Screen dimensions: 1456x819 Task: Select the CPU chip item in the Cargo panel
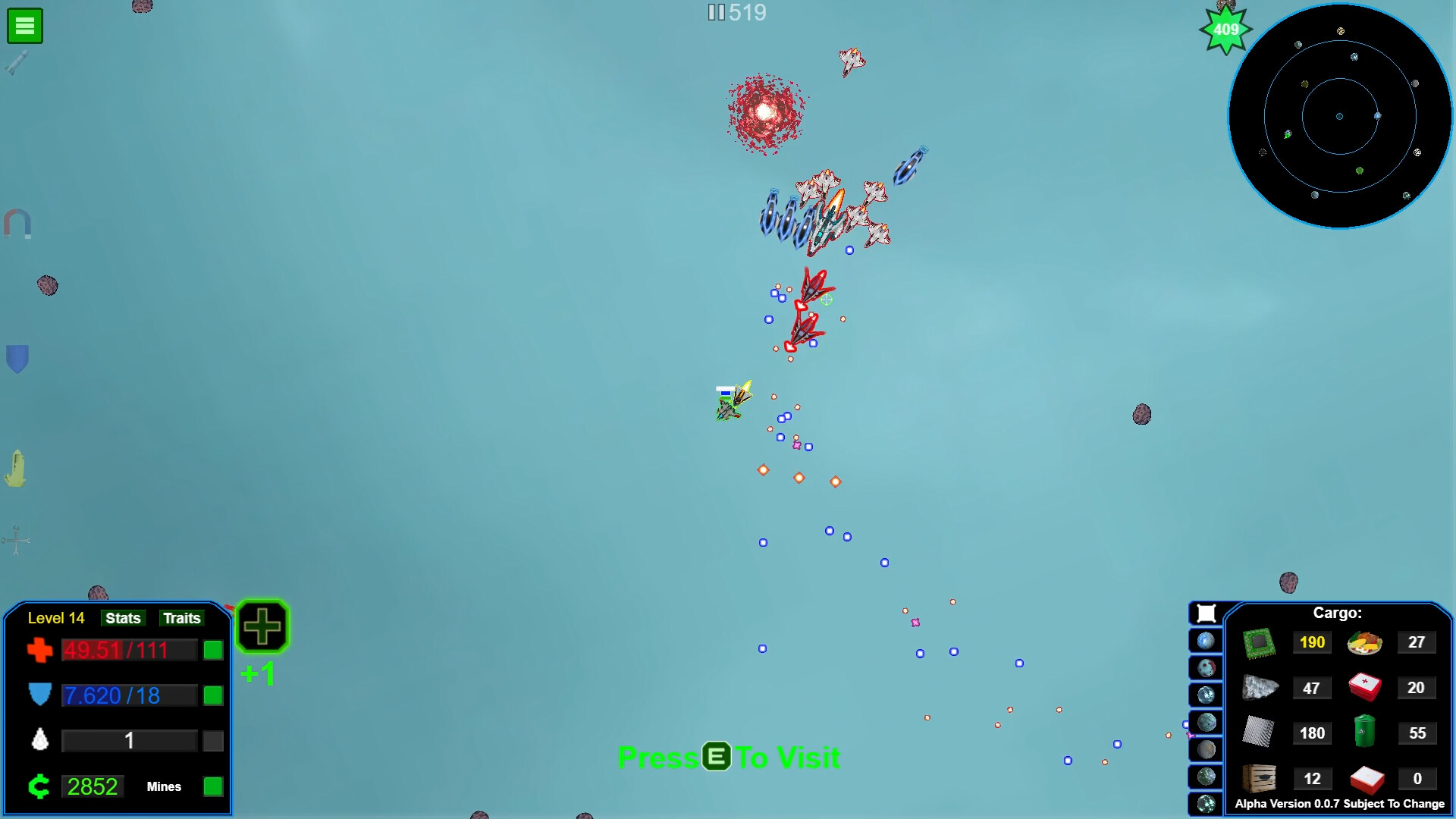click(x=1261, y=642)
